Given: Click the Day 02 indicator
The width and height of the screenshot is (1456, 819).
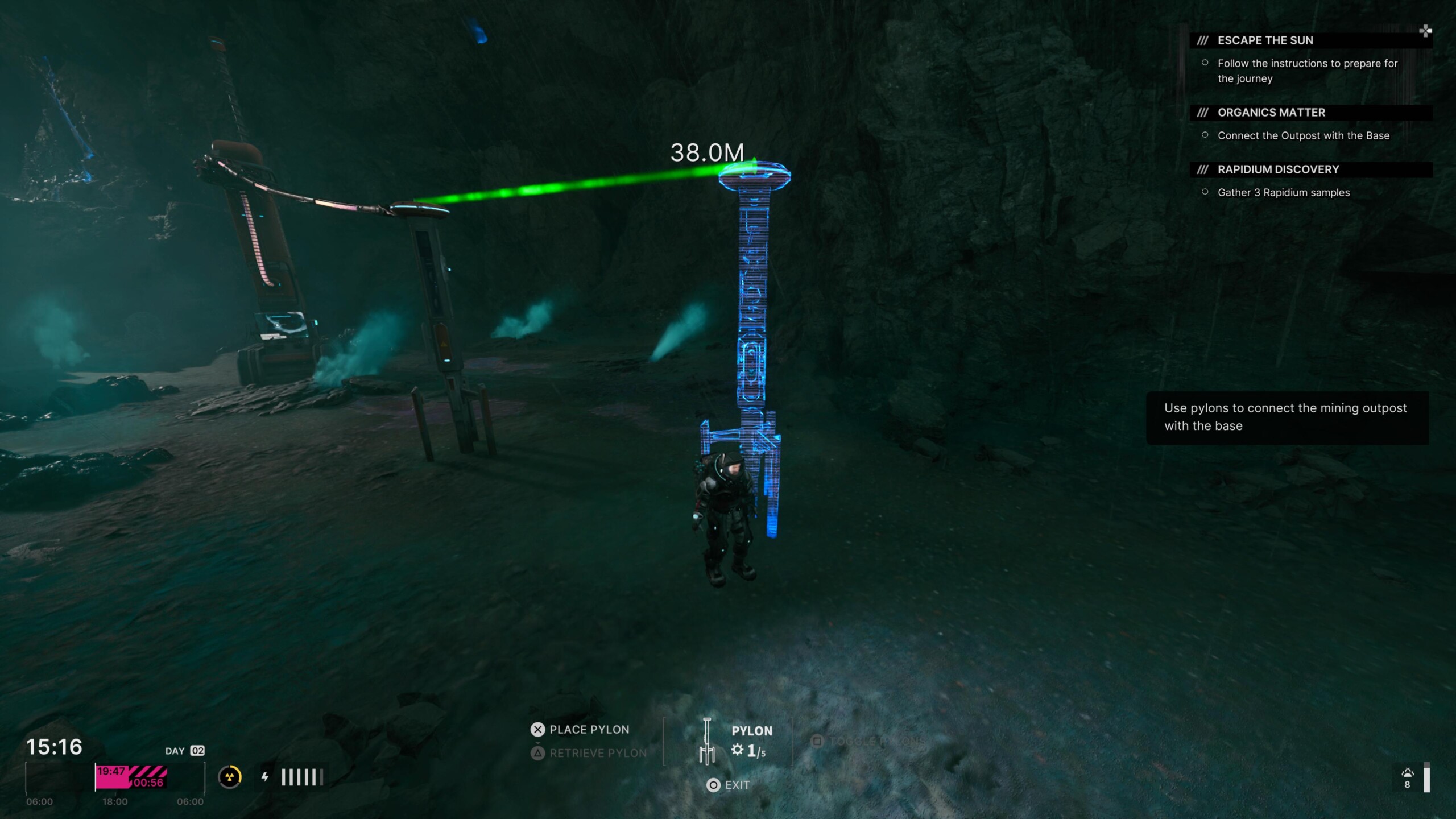Looking at the screenshot, I should 184,751.
